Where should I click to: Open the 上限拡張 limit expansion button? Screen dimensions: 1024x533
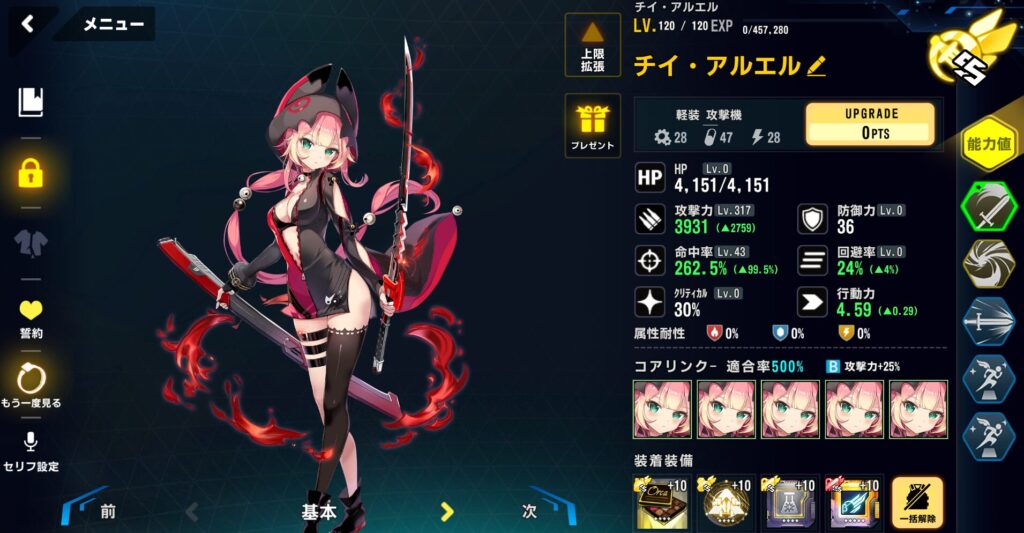[592, 45]
